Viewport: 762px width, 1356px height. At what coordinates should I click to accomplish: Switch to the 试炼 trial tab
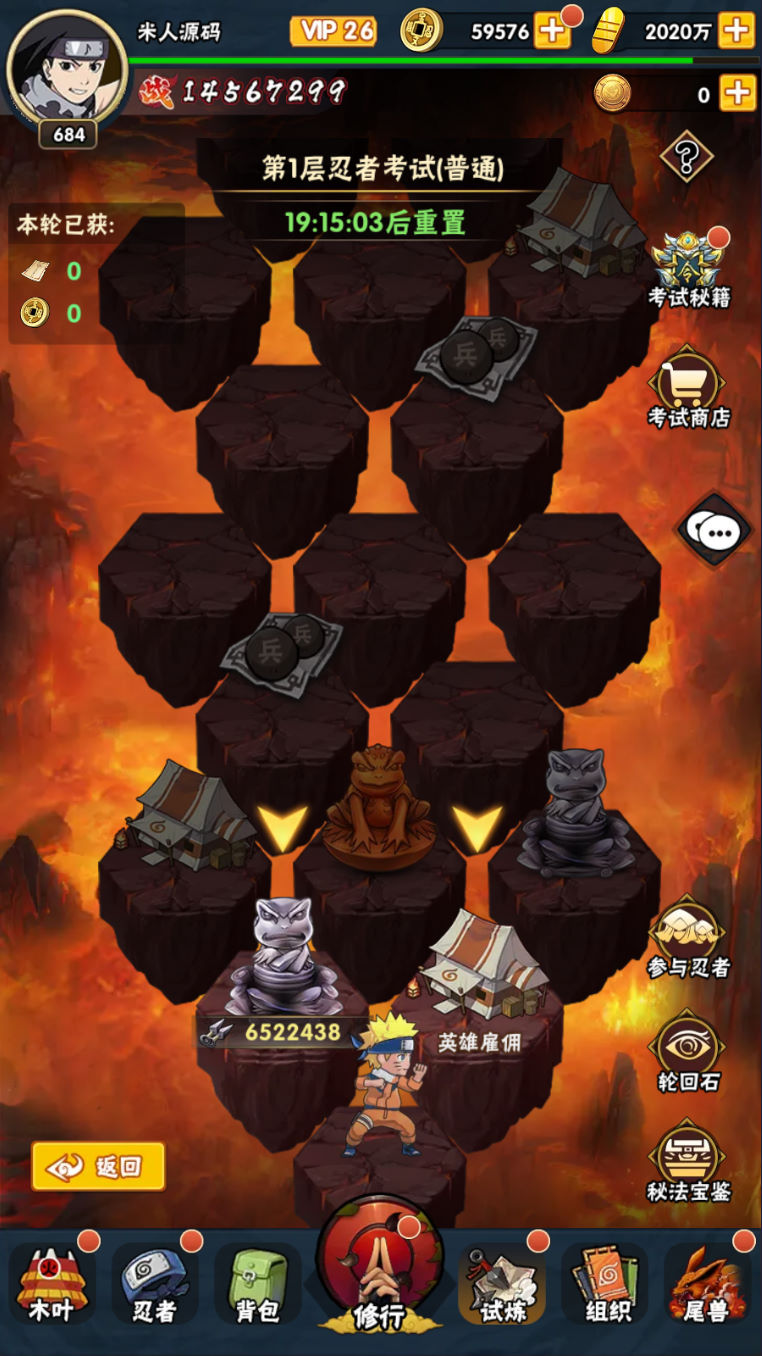(x=502, y=1285)
